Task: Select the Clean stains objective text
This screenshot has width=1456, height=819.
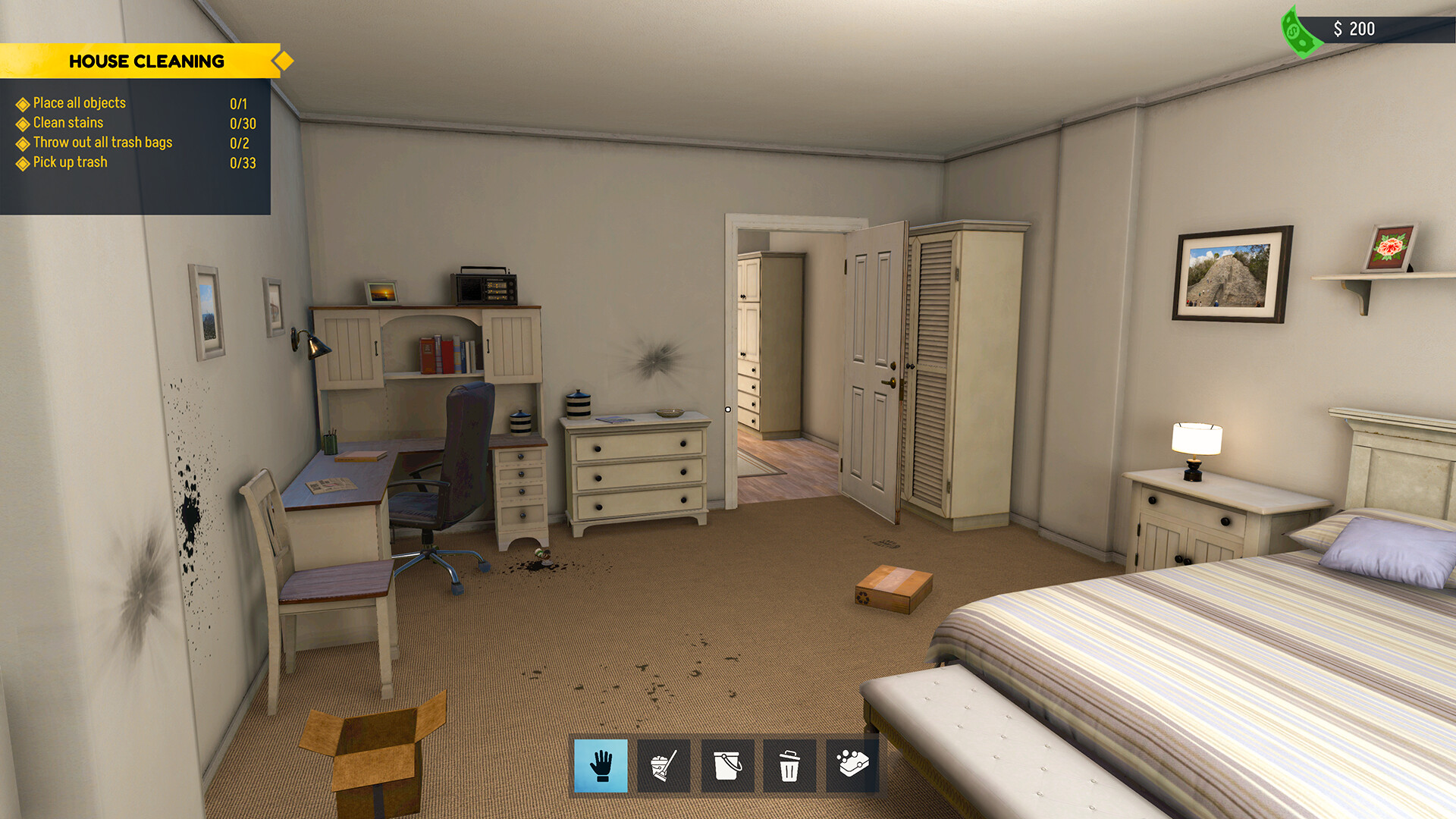Action: (x=67, y=123)
